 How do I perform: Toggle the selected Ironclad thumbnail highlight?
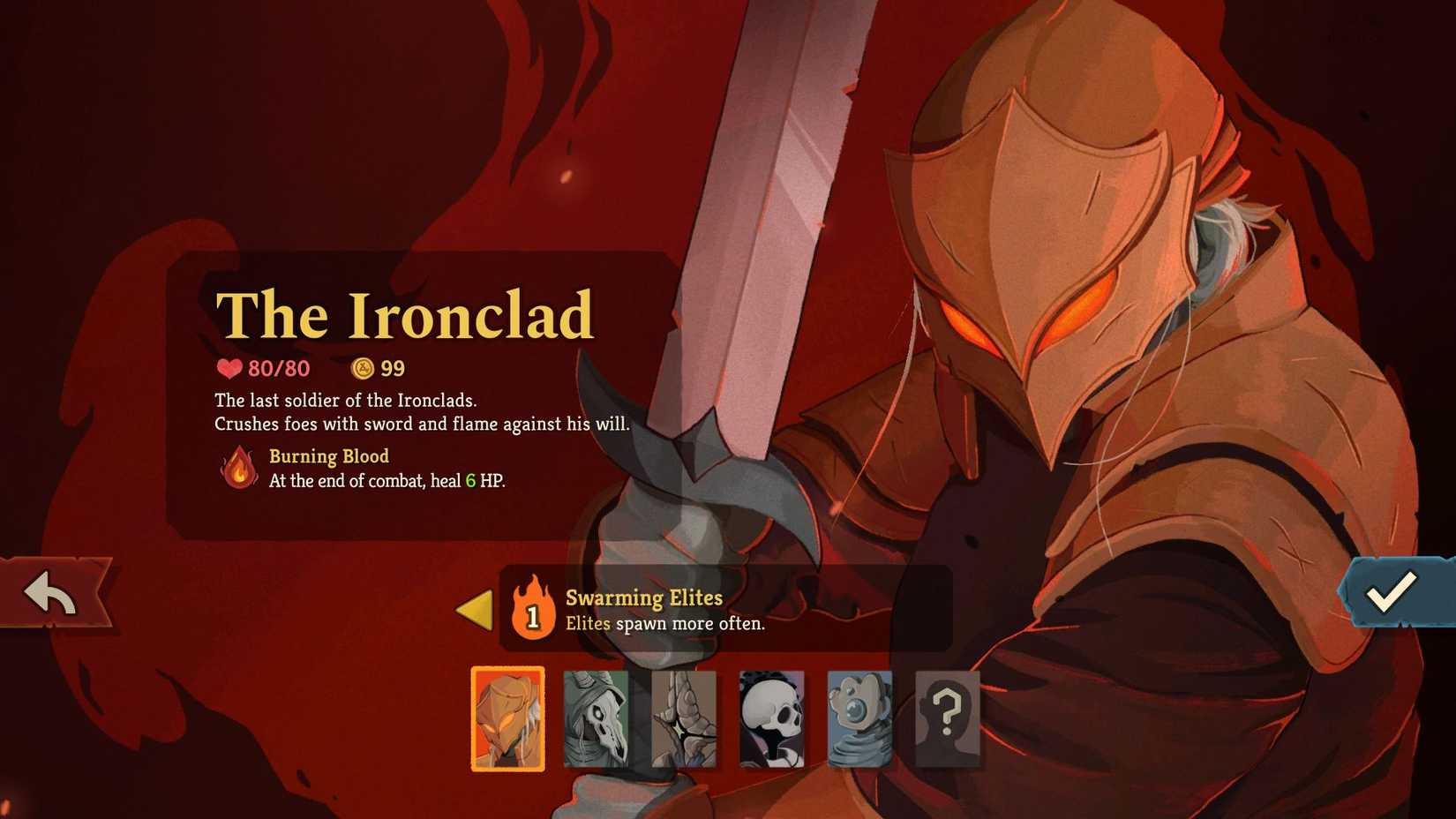(507, 720)
